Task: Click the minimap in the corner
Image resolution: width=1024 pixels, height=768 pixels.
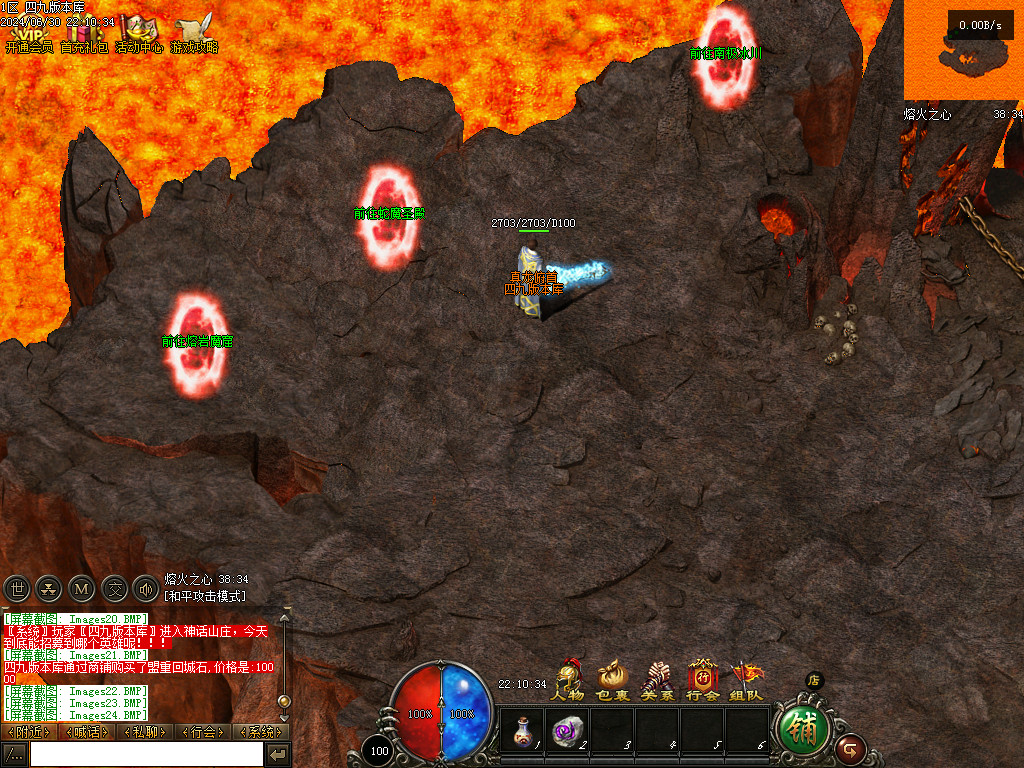Action: (x=963, y=50)
